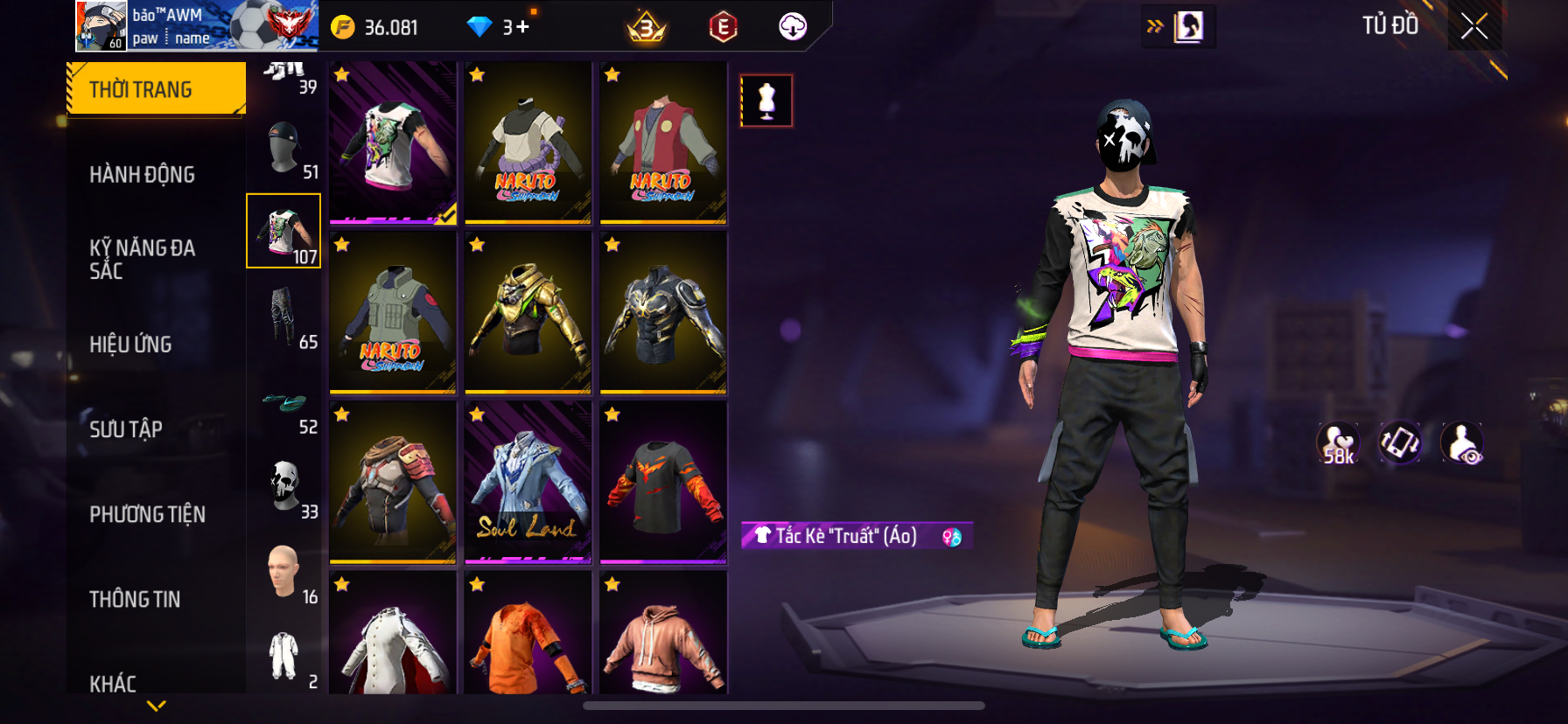1568x724 pixels.
Task: Click the mannequin outfit preset icon
Action: click(x=766, y=101)
